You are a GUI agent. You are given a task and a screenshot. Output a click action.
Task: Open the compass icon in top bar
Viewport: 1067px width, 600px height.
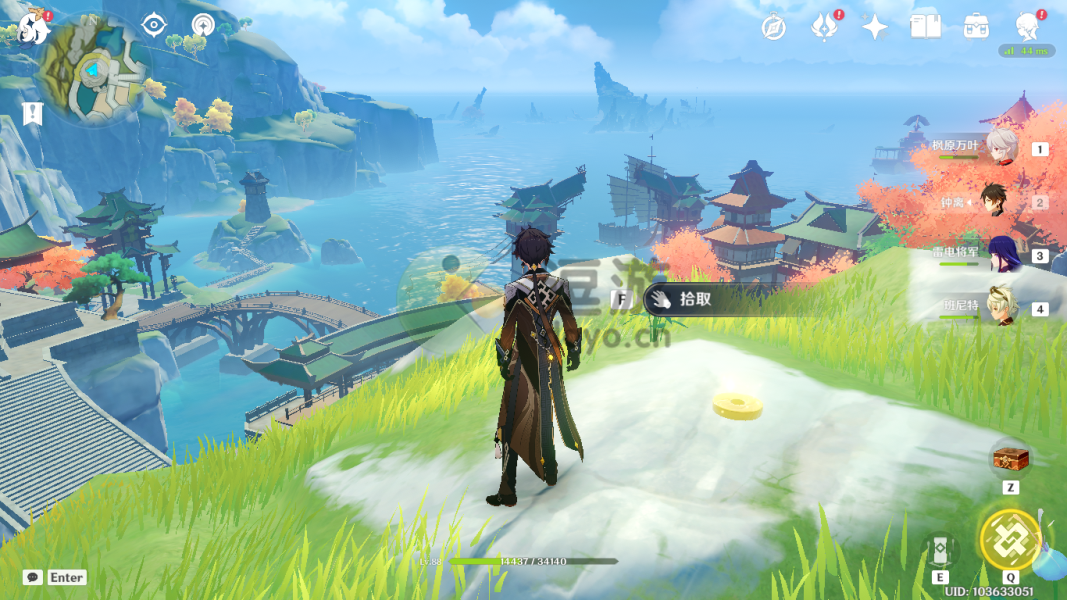coord(773,28)
